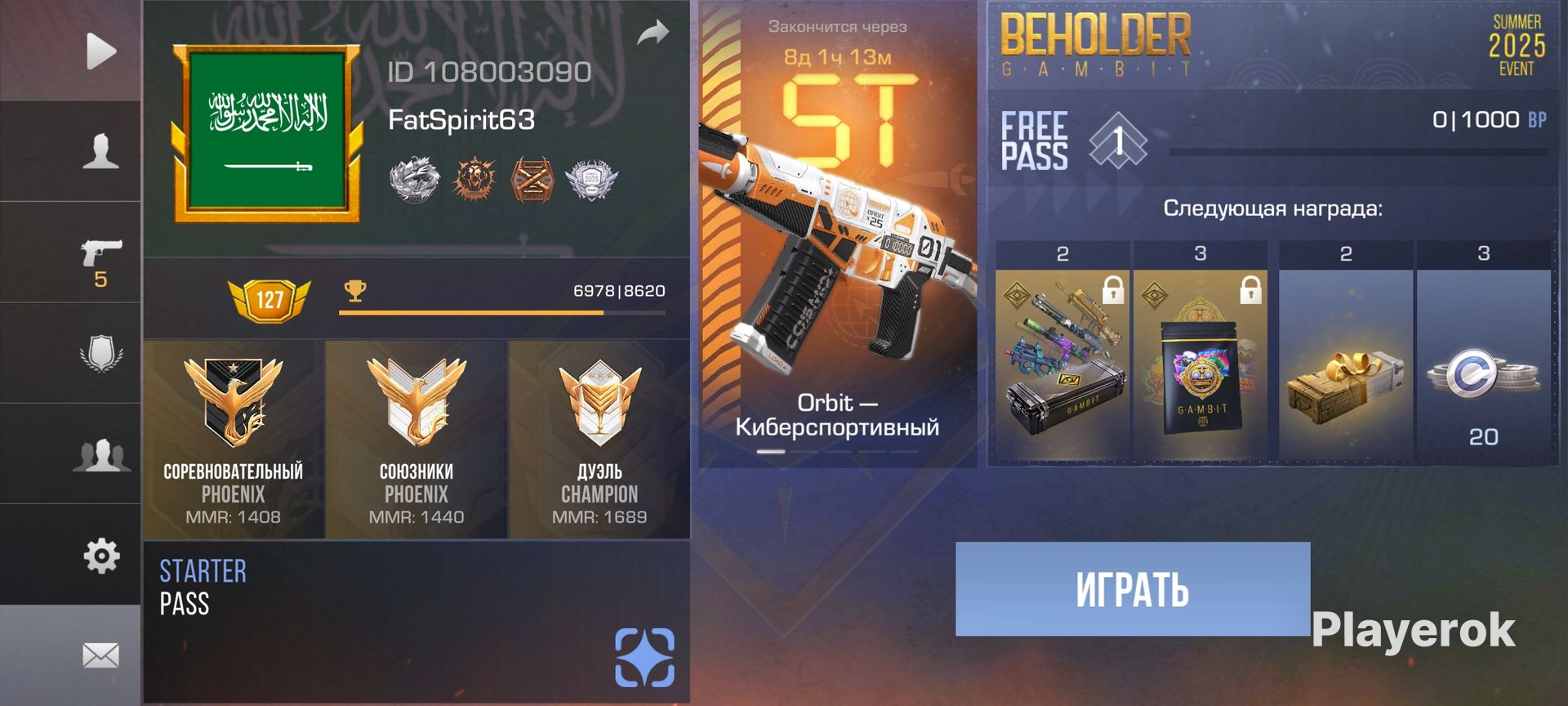
Task: Click the white play arrow in the sidebar
Action: point(100,51)
